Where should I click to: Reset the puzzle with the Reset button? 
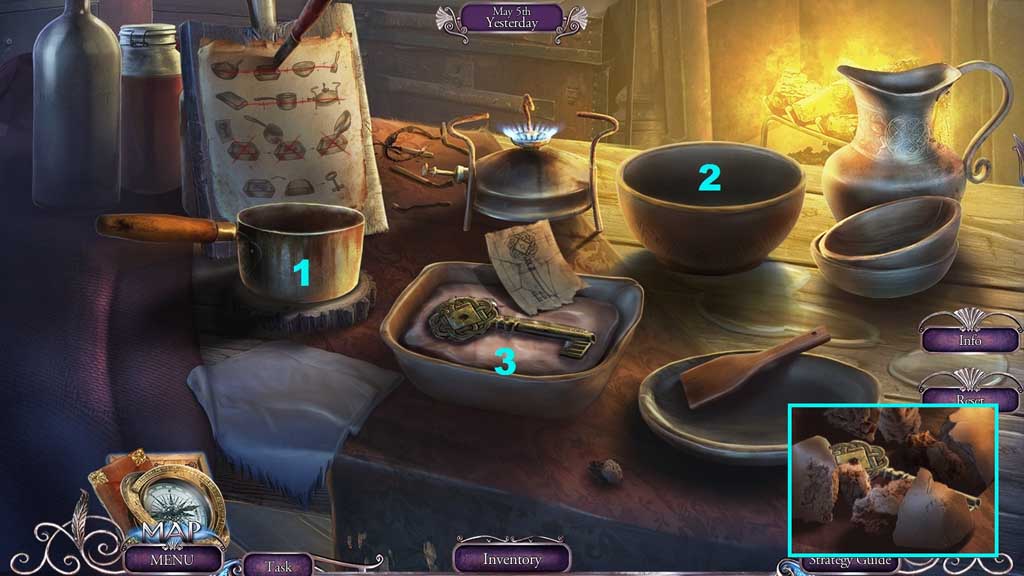[969, 397]
